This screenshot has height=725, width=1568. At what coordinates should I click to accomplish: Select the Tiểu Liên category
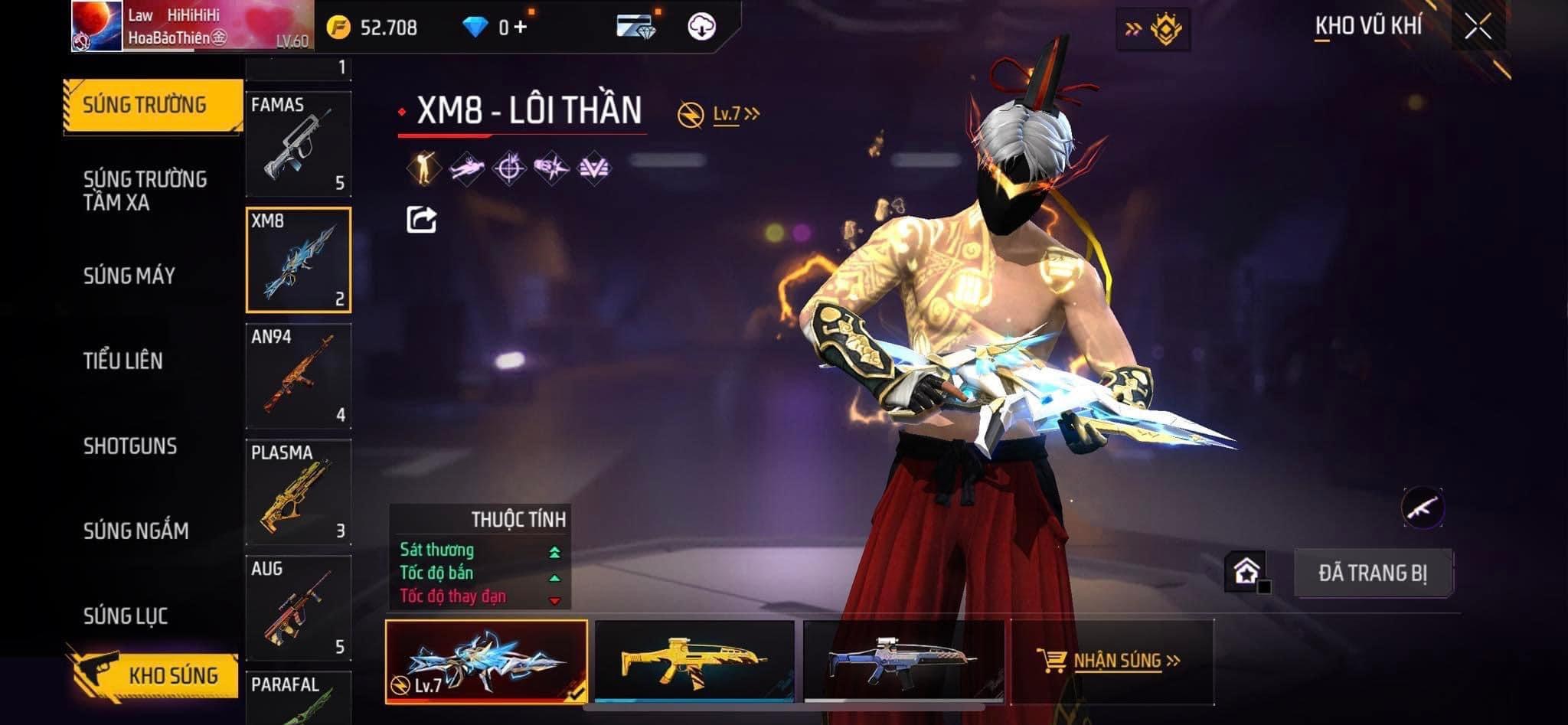click(122, 361)
